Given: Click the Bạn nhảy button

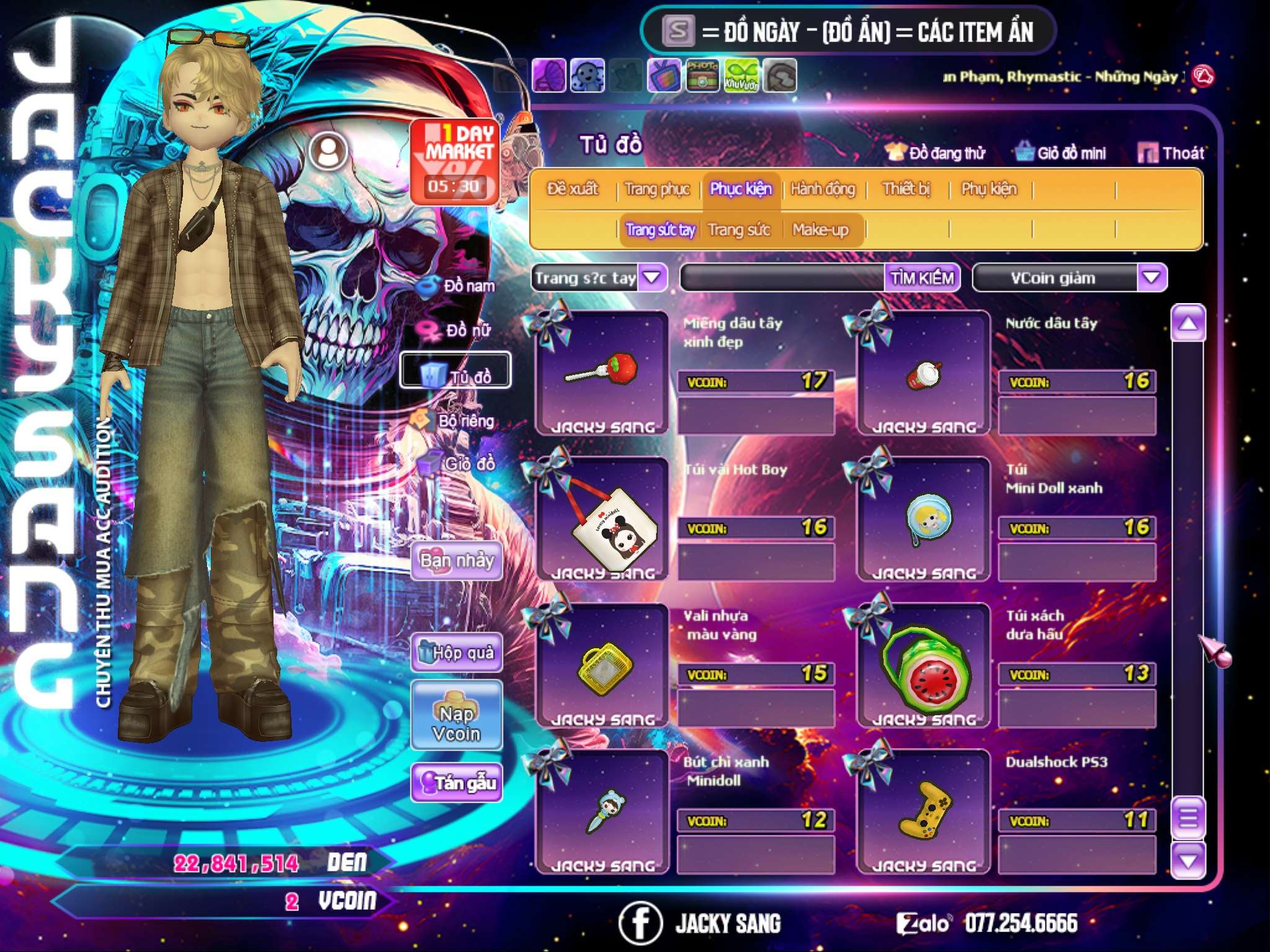Looking at the screenshot, I should (x=456, y=561).
